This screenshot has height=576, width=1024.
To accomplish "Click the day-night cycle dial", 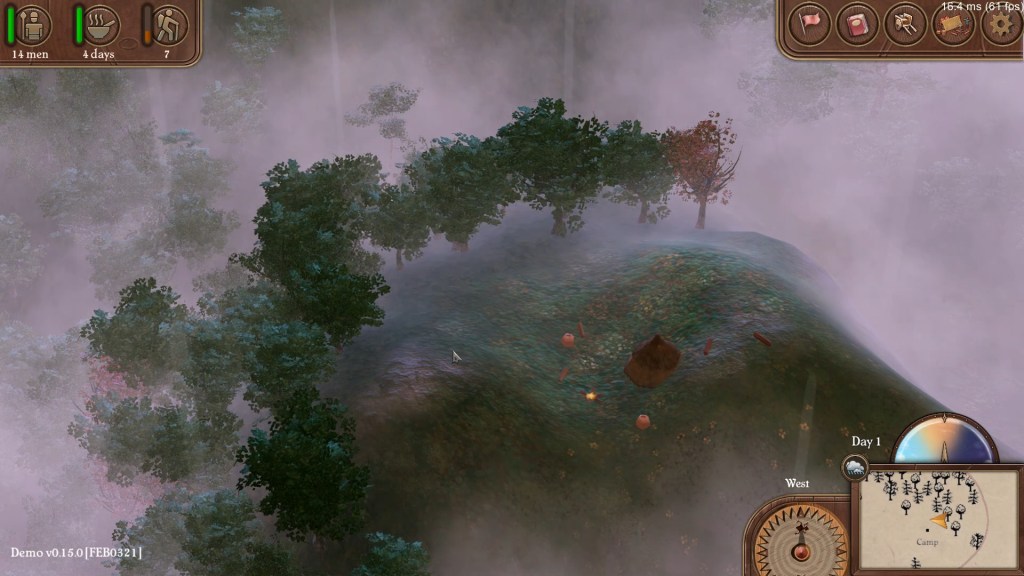I will 944,441.
